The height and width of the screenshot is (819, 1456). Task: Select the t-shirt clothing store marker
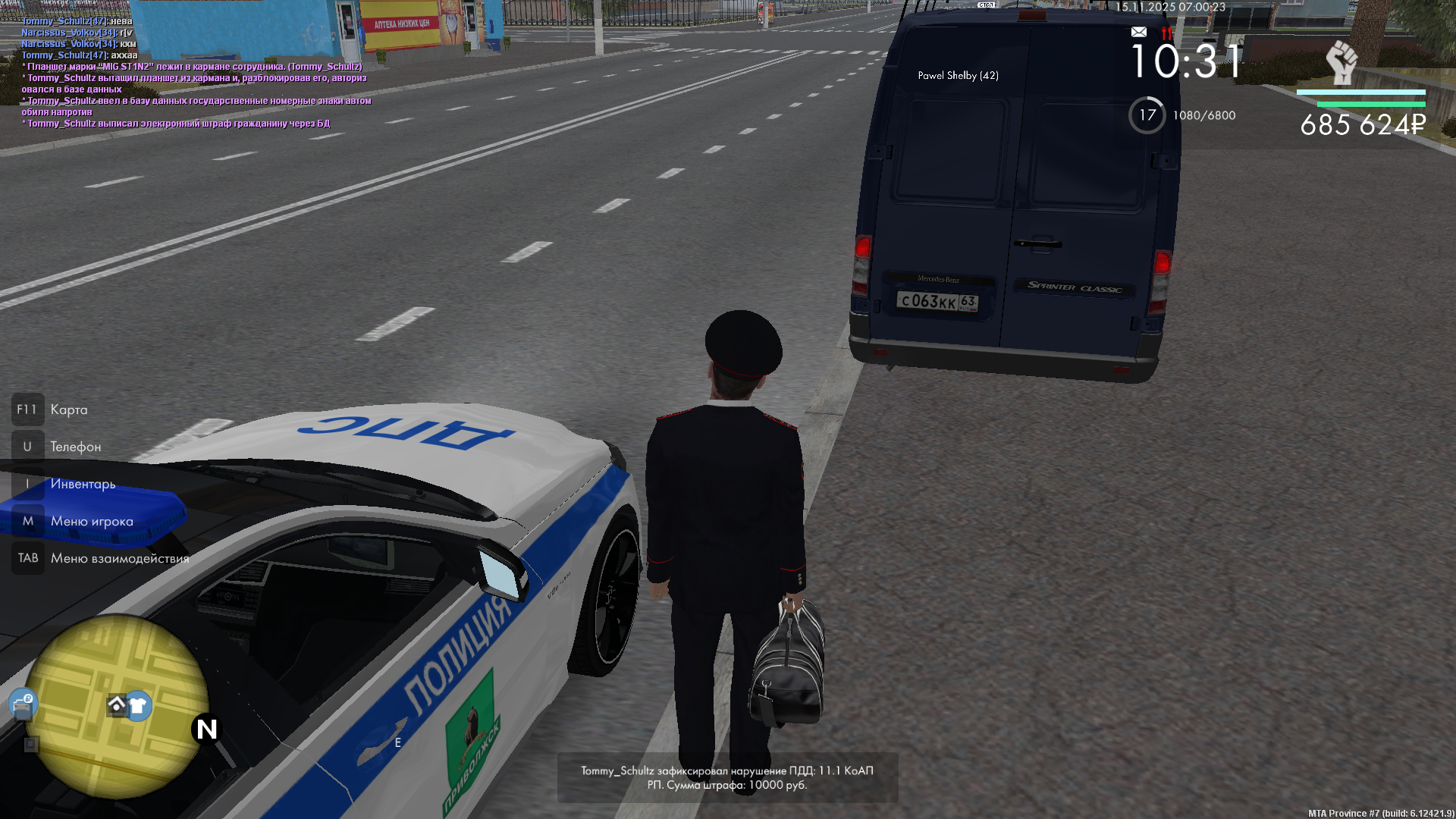(138, 706)
